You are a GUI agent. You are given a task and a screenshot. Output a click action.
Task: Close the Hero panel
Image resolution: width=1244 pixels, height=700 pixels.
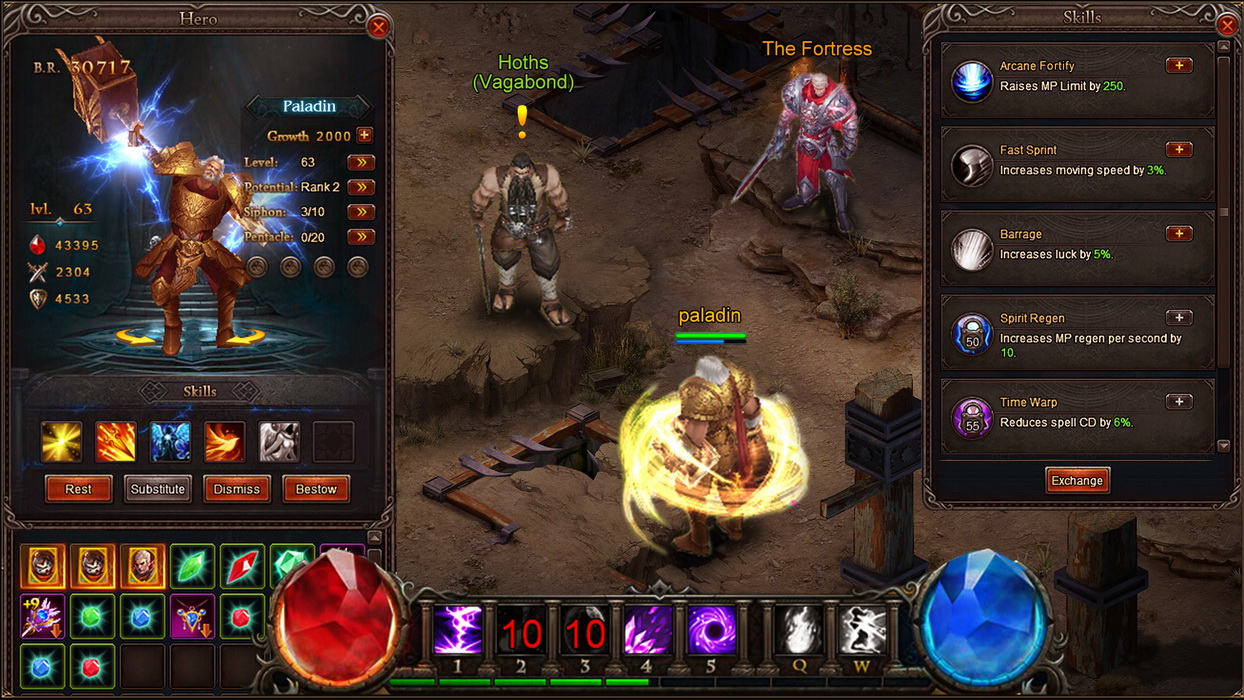(378, 27)
